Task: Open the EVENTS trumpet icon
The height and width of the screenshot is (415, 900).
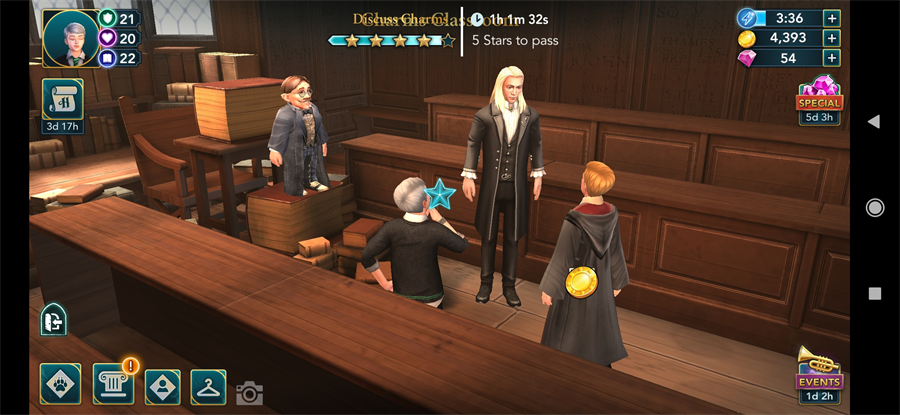Action: pyautogui.click(x=819, y=371)
